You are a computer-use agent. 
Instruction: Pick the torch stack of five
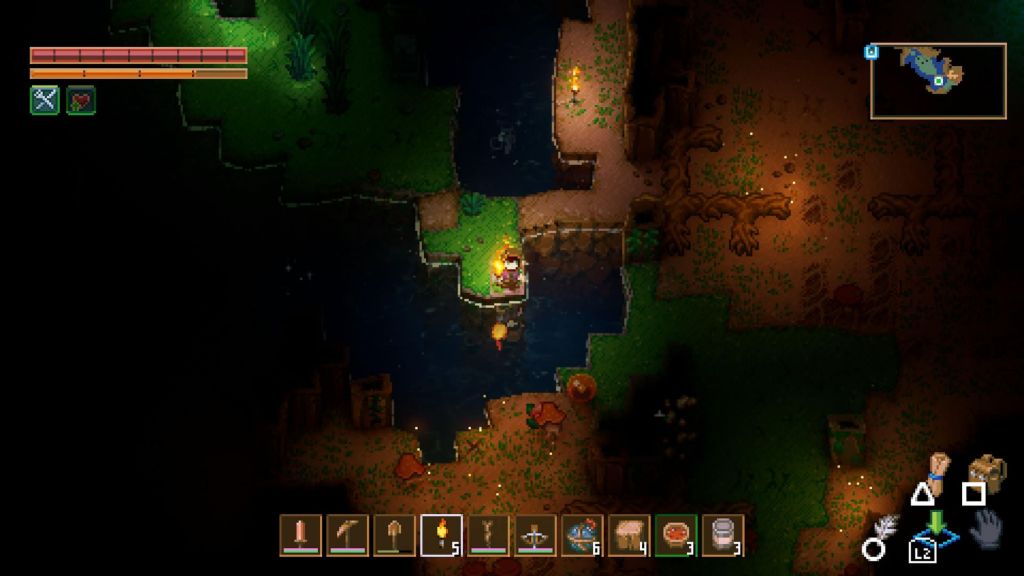(x=441, y=535)
